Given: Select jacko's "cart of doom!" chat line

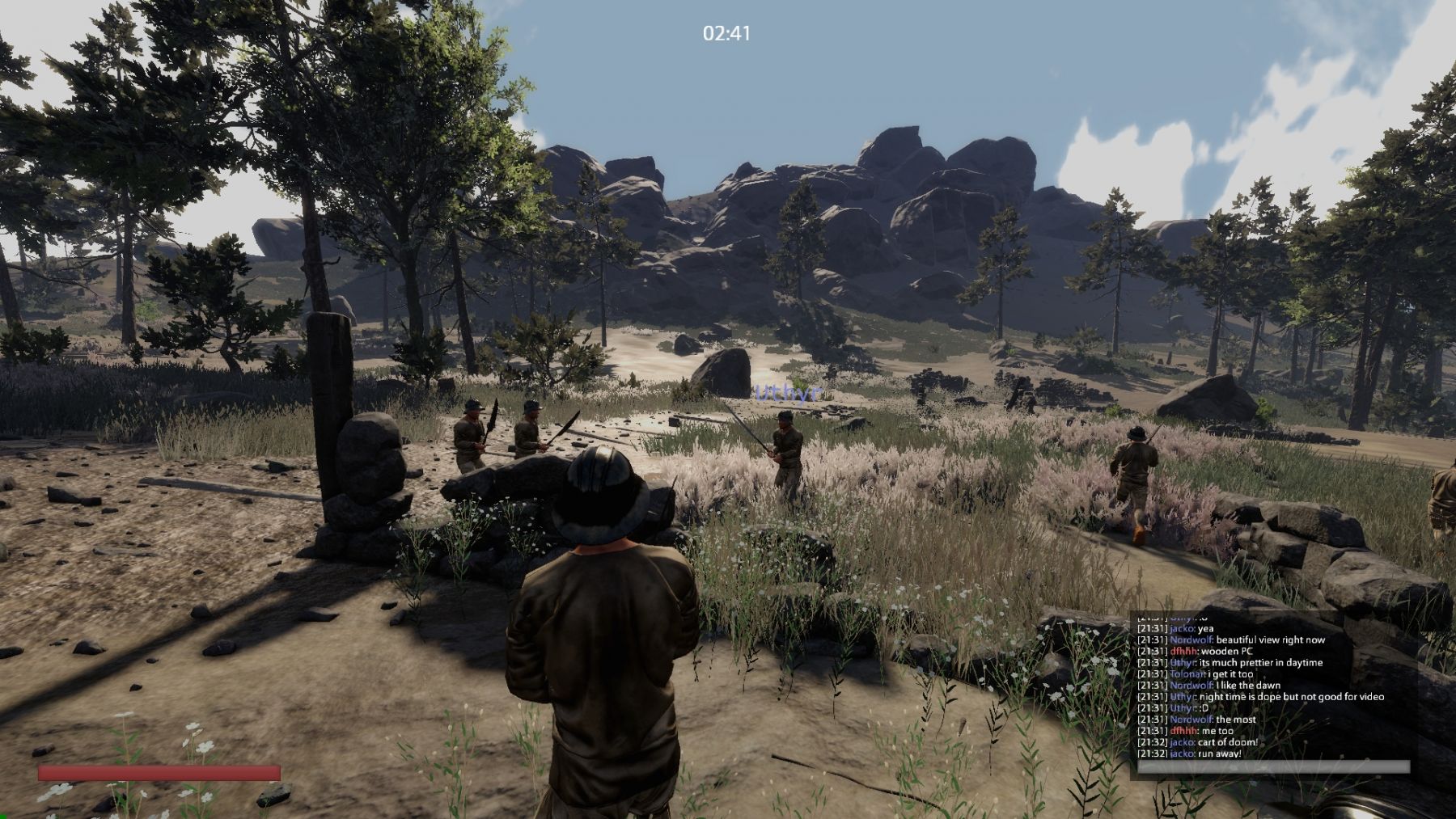Looking at the screenshot, I should coord(1197,742).
